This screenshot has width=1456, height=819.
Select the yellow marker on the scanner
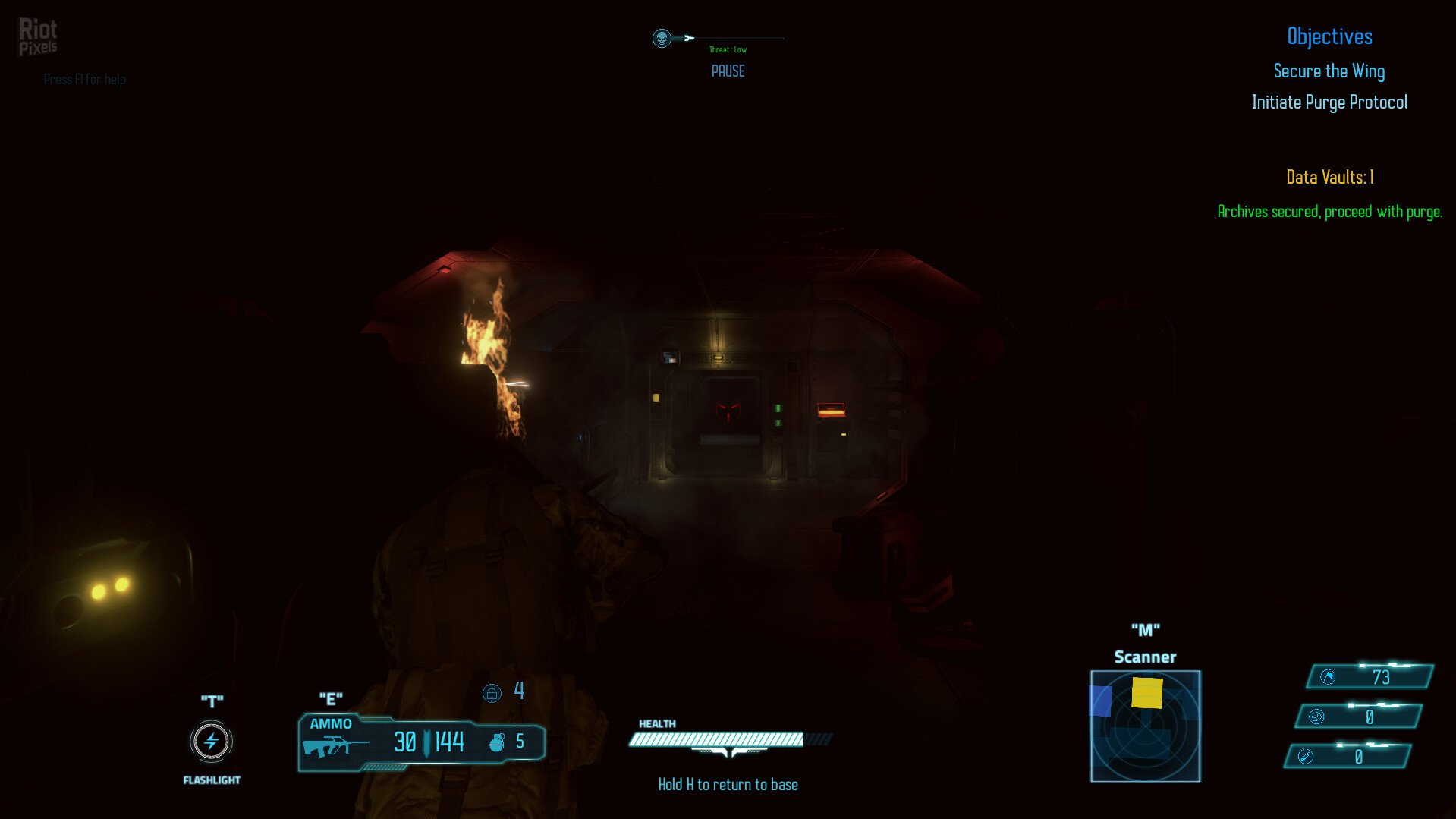(1146, 693)
